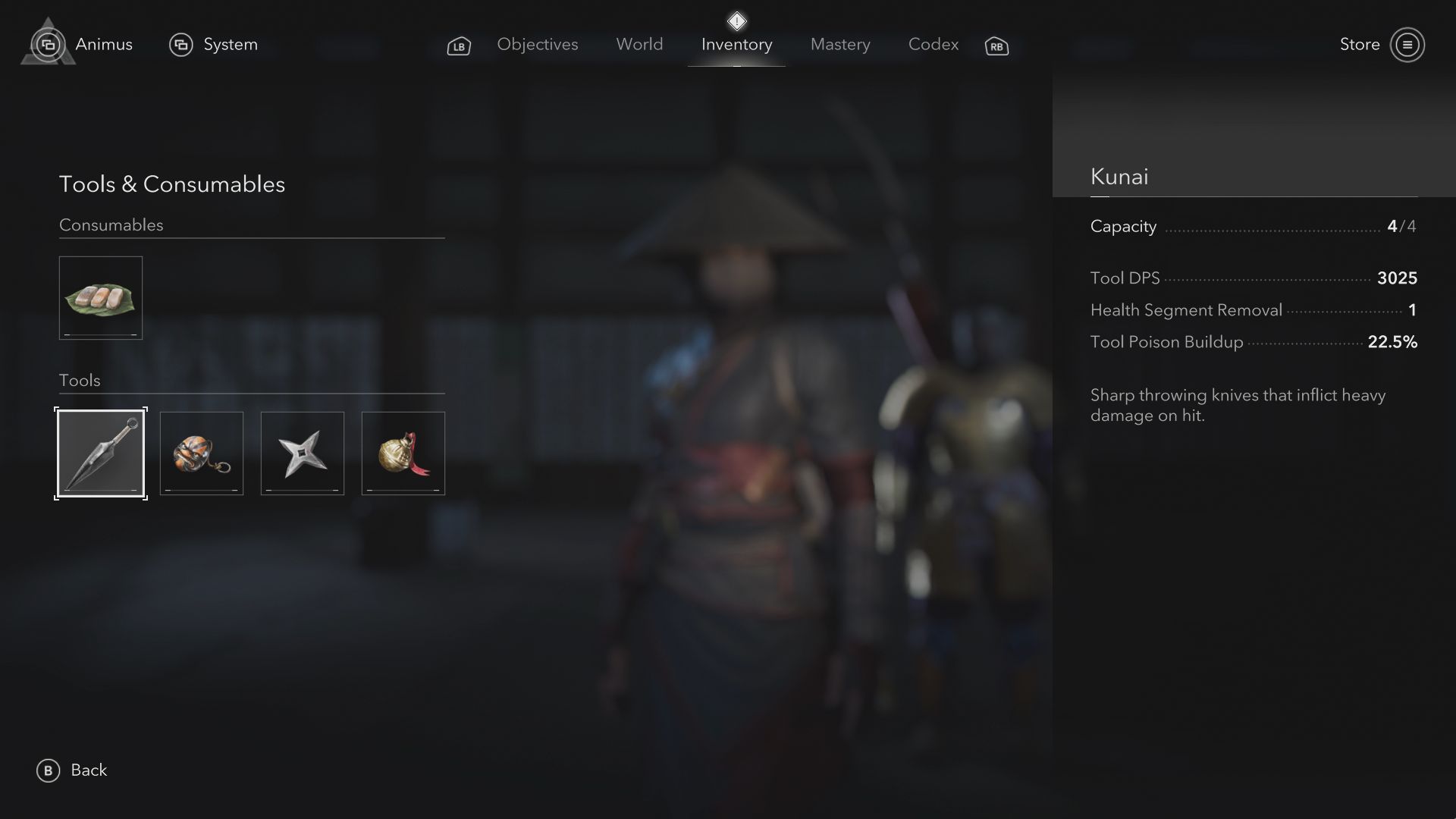Click the diamond indicator above Inventory
Viewport: 1456px width, 819px height.
tap(736, 20)
